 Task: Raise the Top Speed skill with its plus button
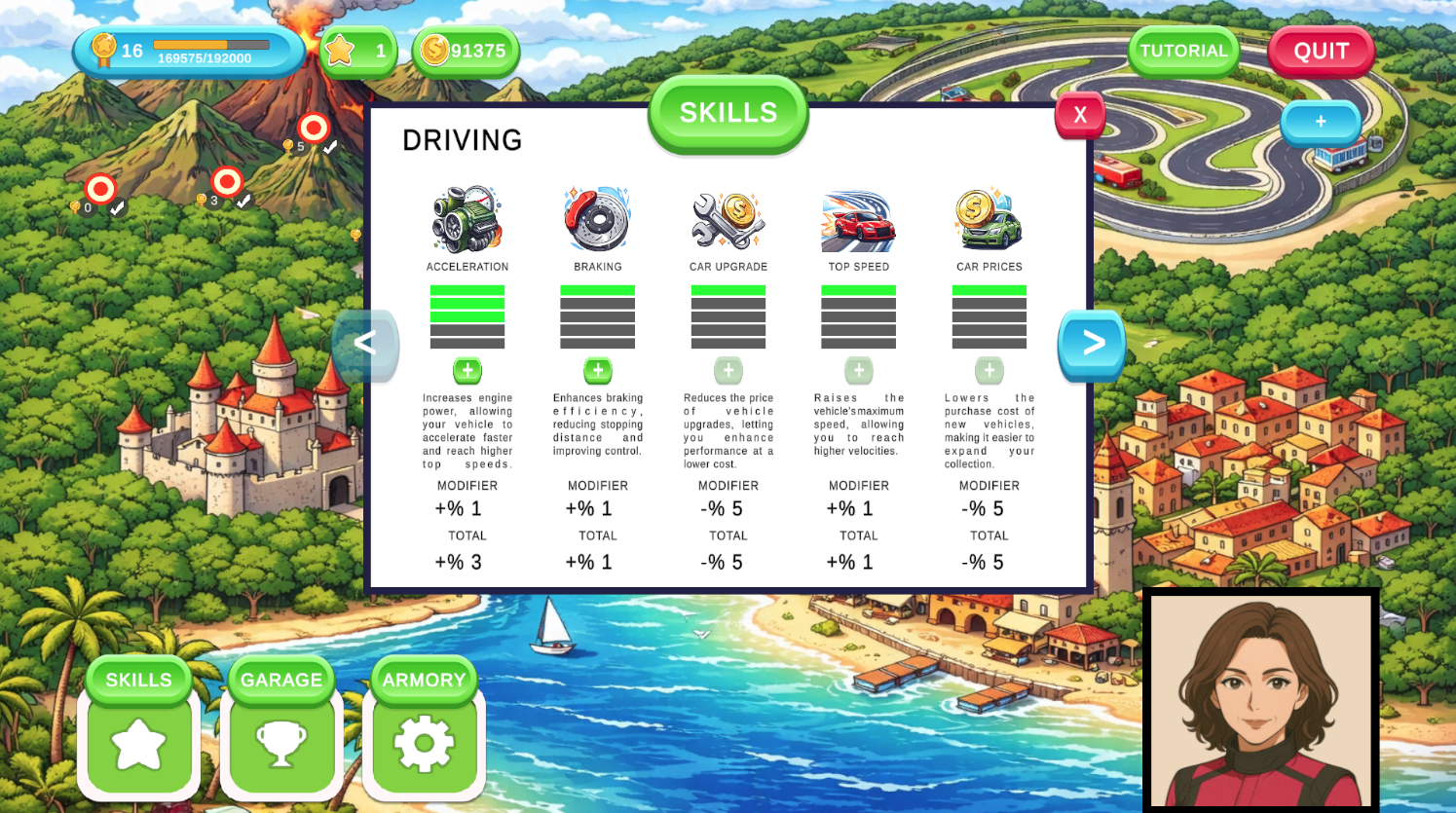click(x=859, y=371)
